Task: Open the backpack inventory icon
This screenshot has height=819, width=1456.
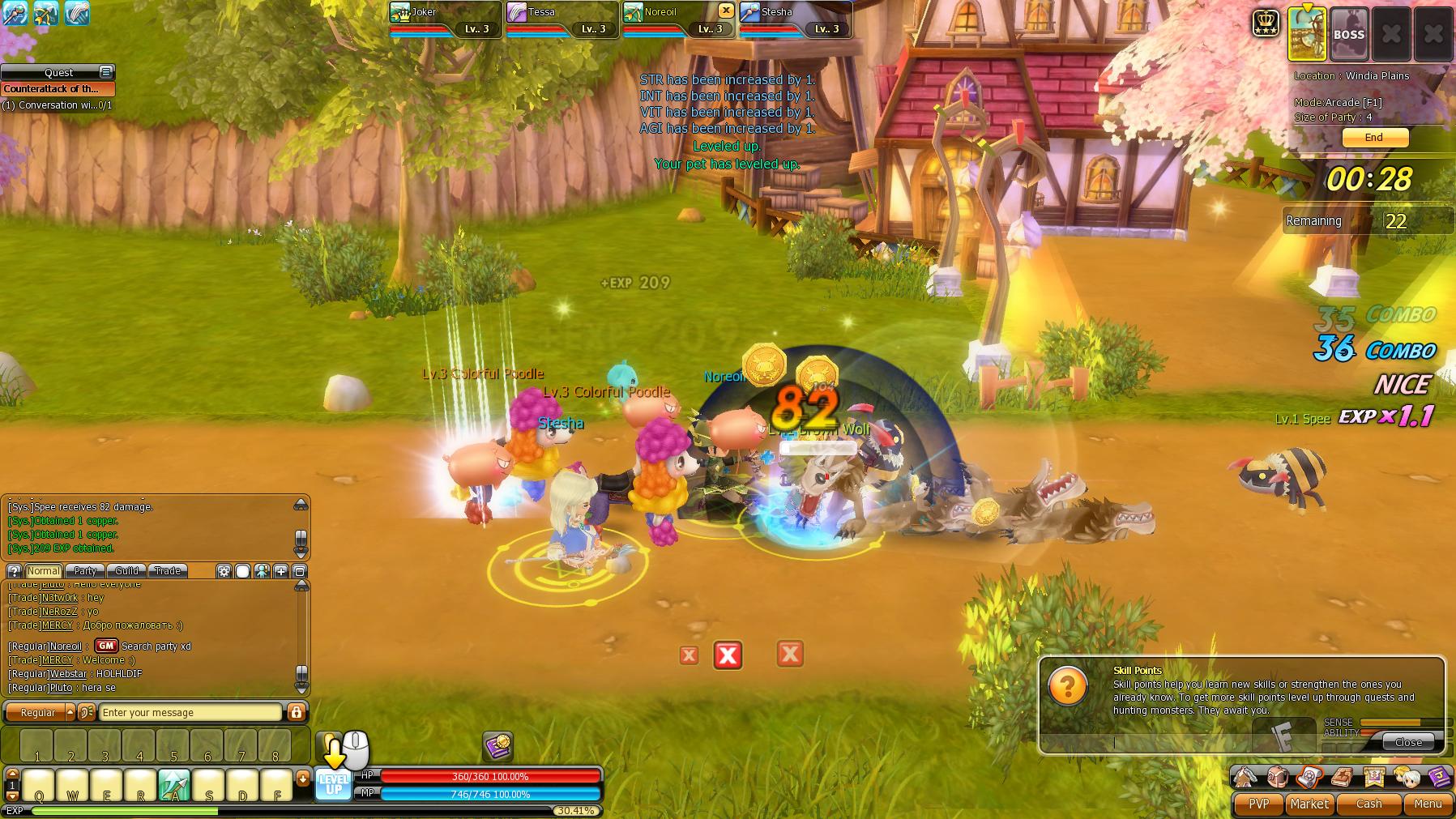Action: 1278,778
